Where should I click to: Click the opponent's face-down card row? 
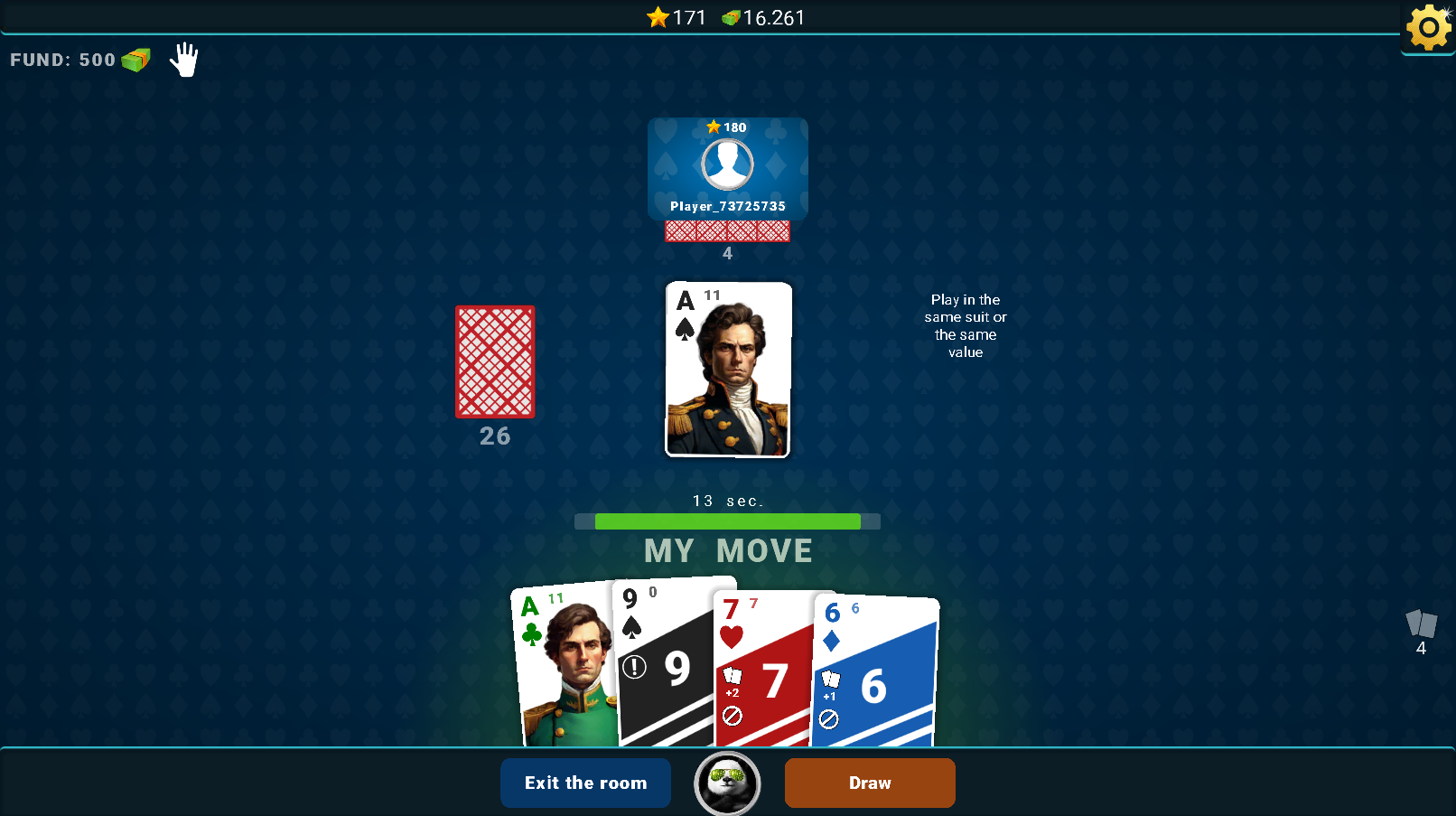pyautogui.click(x=727, y=231)
